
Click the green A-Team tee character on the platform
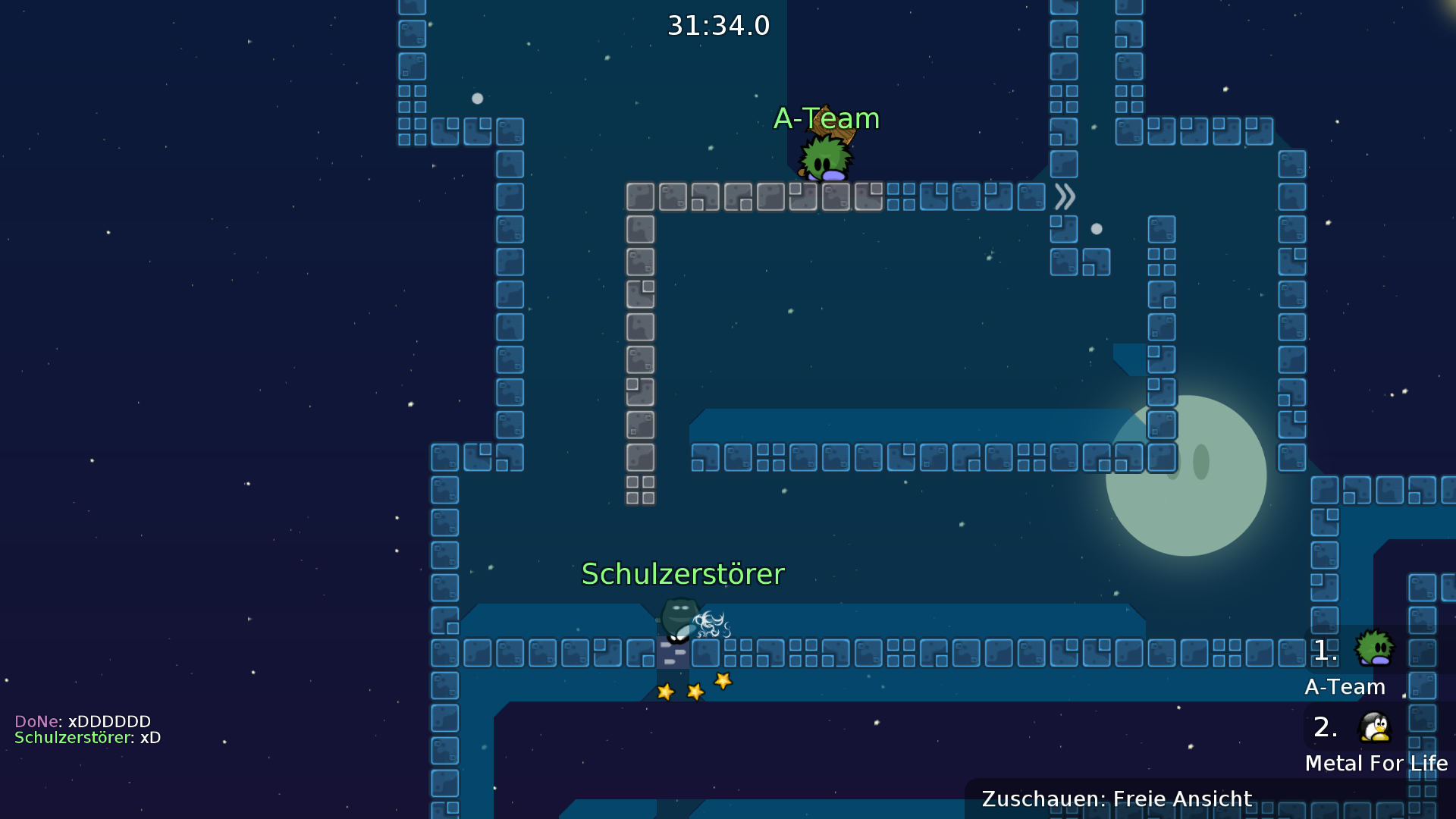pyautogui.click(x=824, y=158)
